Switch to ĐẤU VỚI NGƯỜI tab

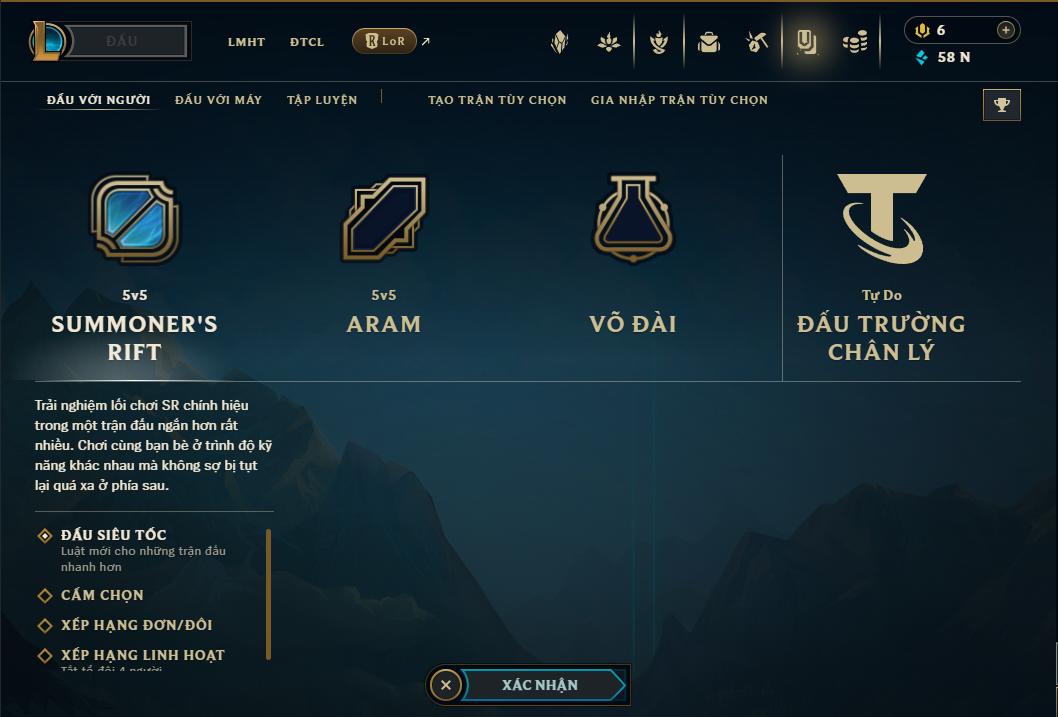tap(99, 100)
